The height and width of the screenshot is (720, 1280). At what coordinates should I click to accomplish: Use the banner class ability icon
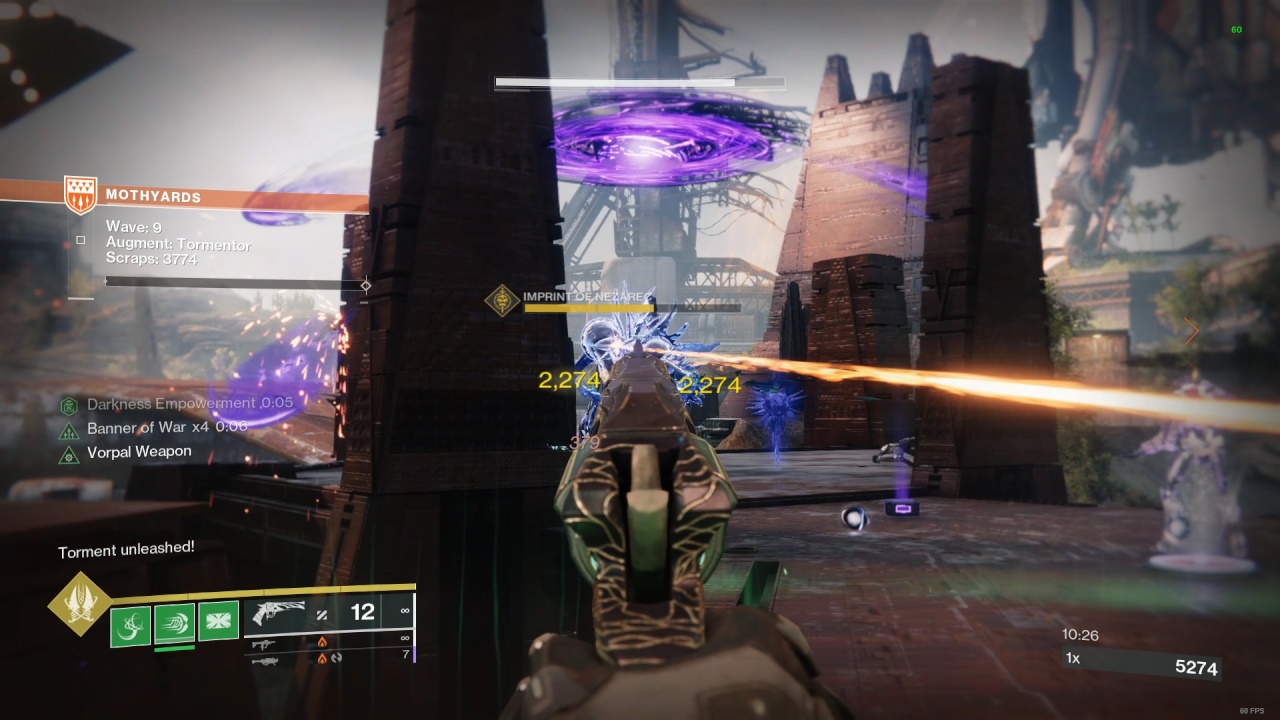(x=218, y=622)
